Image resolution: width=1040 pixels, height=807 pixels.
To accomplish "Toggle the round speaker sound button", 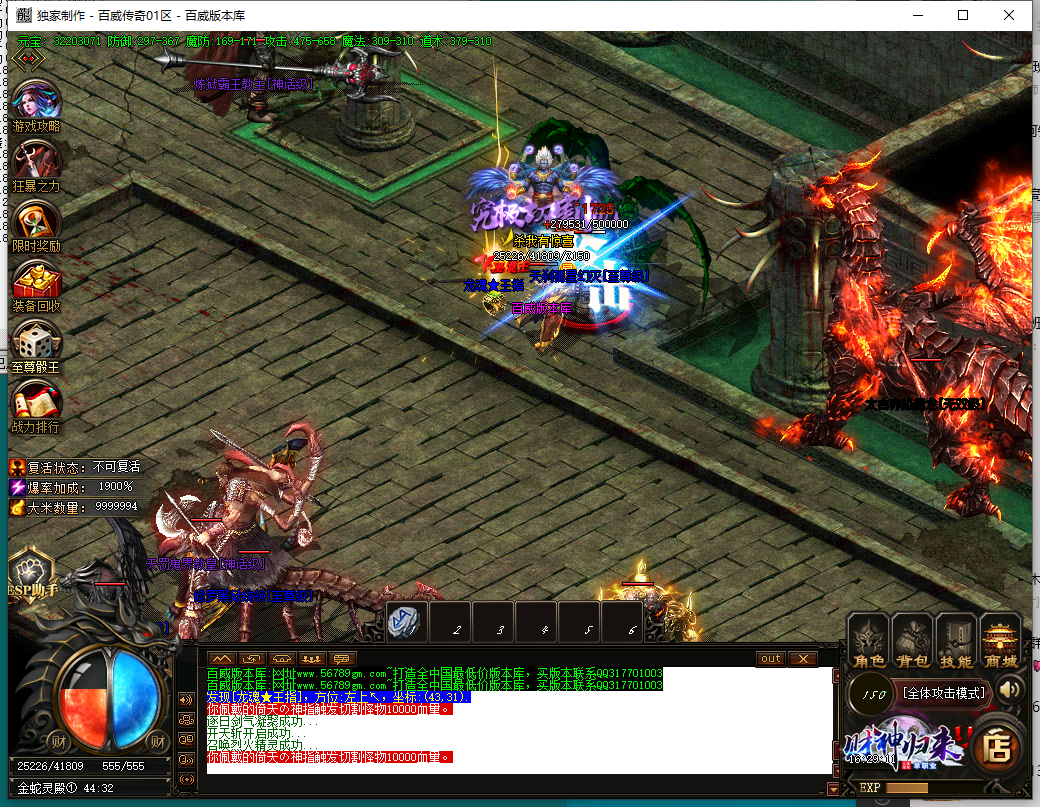I will (1010, 689).
